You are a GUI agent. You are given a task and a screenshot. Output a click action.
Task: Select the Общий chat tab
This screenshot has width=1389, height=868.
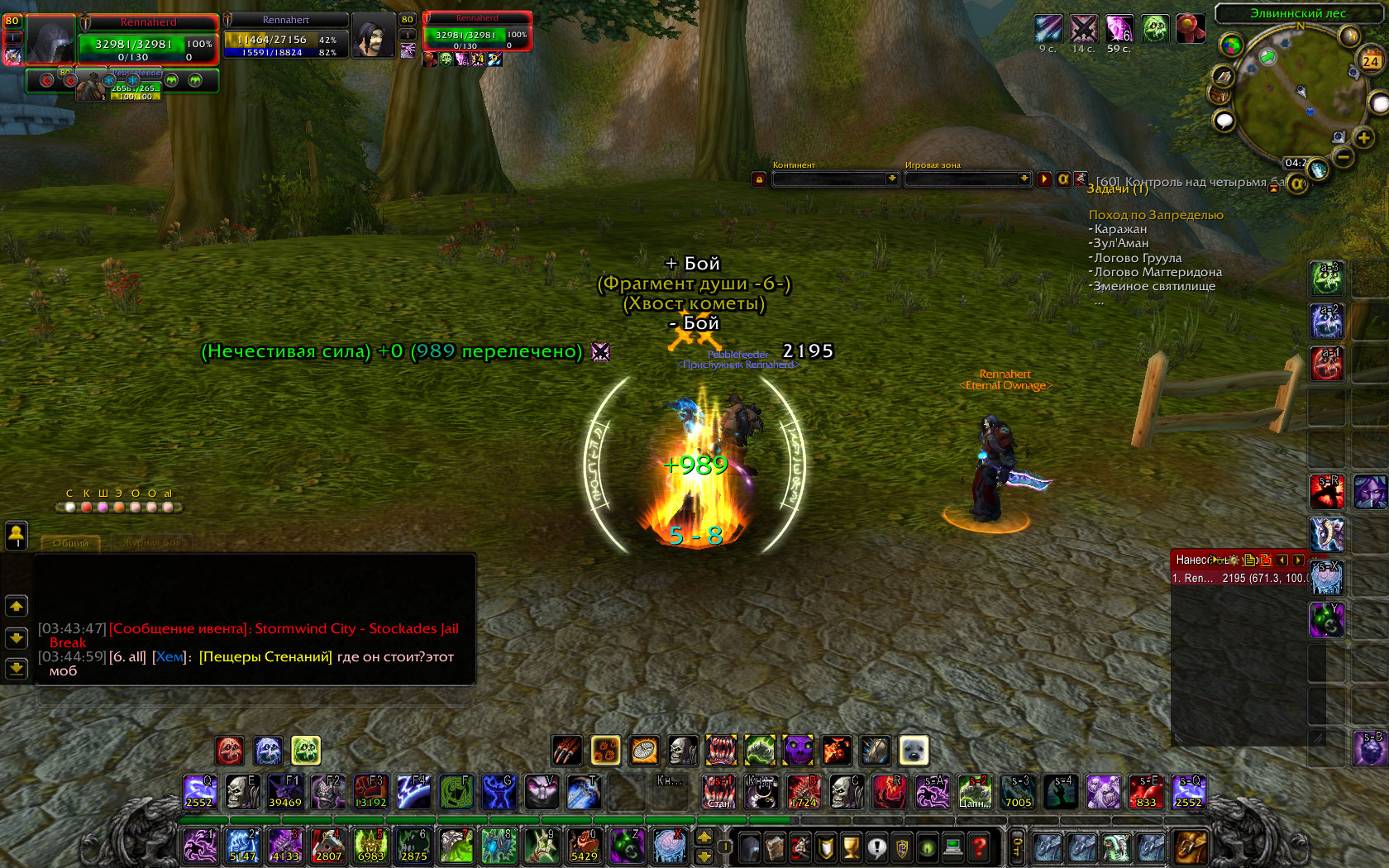(70, 543)
